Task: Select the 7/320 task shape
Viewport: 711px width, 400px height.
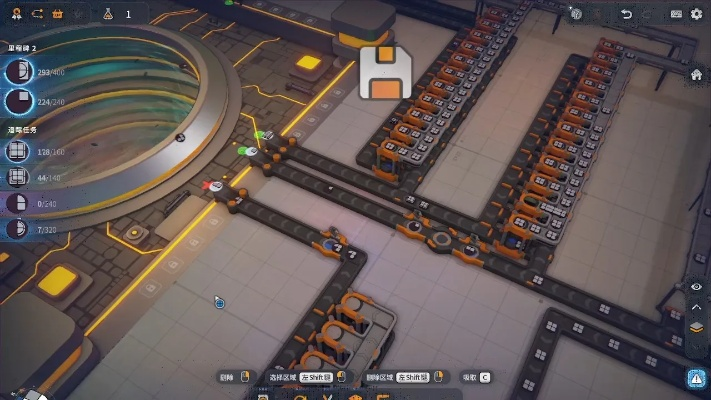Action: pos(17,229)
